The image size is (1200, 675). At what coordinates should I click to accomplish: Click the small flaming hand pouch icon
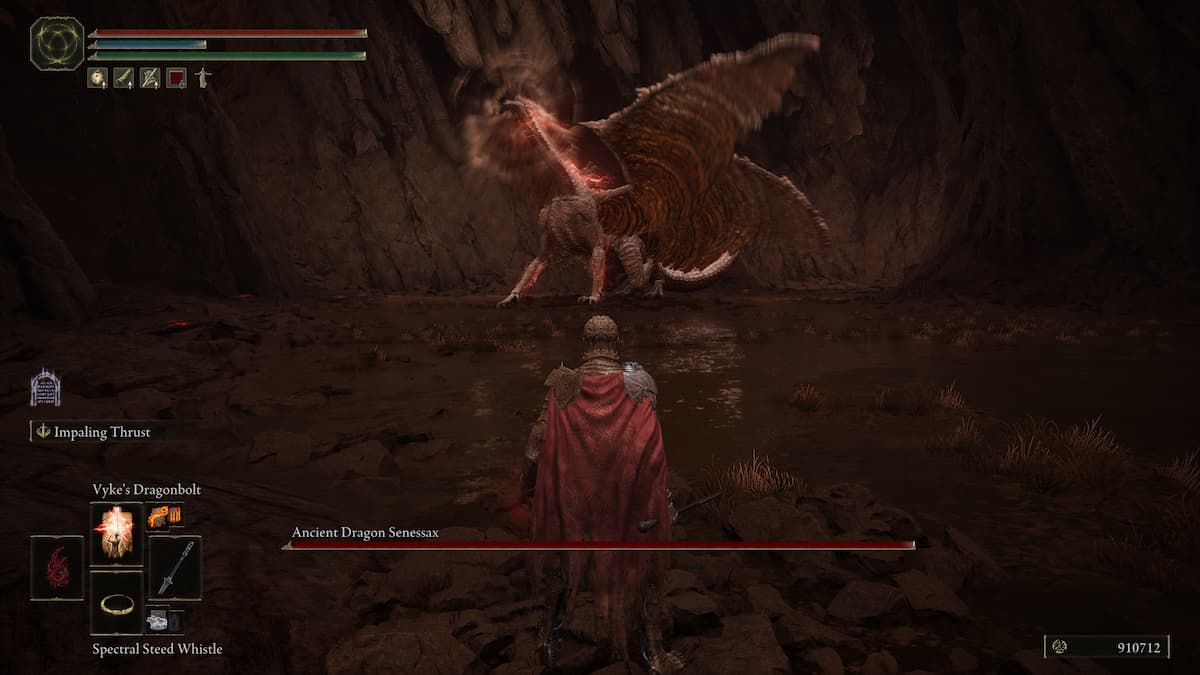point(160,515)
